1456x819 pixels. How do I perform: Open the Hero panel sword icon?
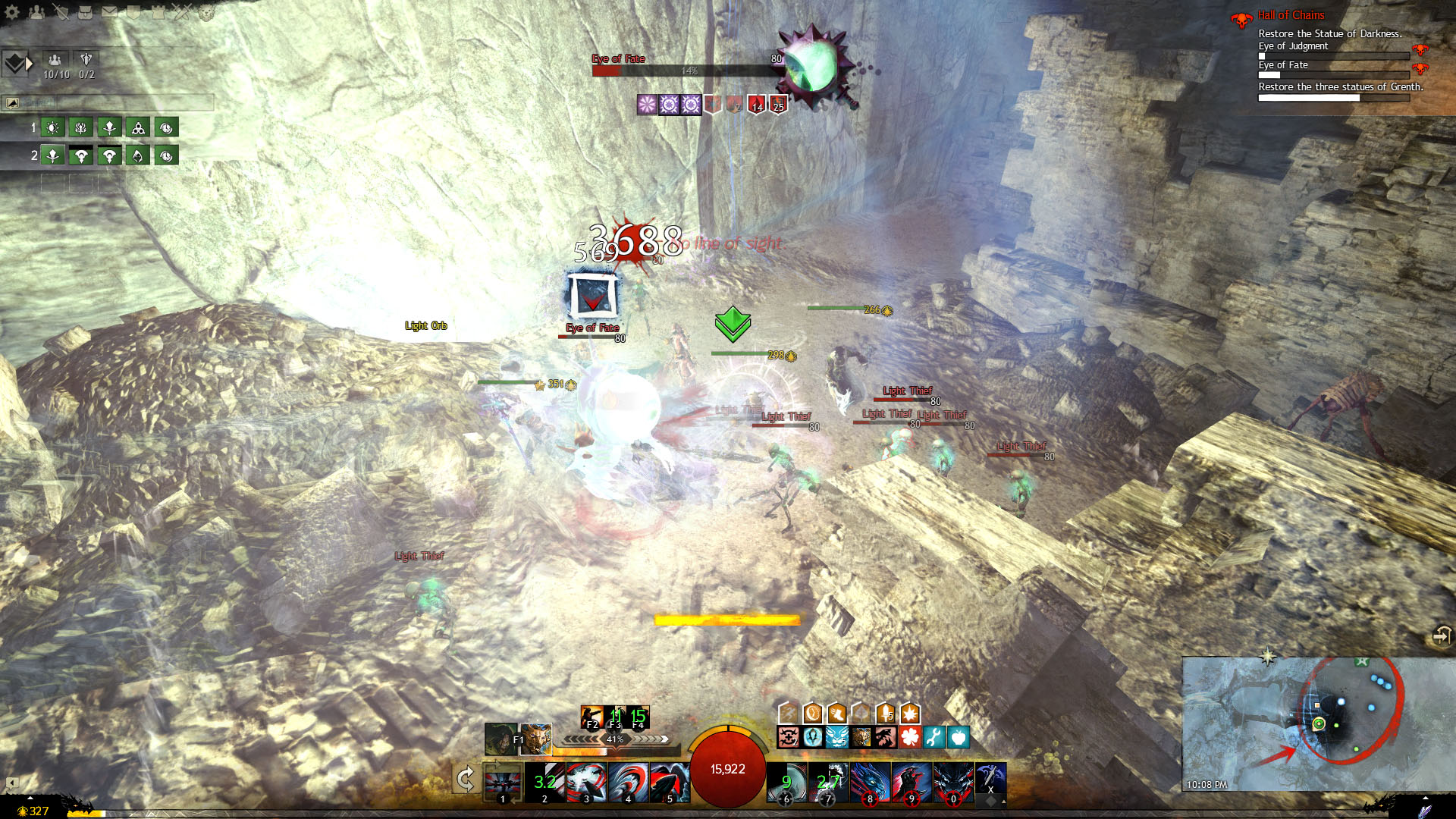[61, 11]
